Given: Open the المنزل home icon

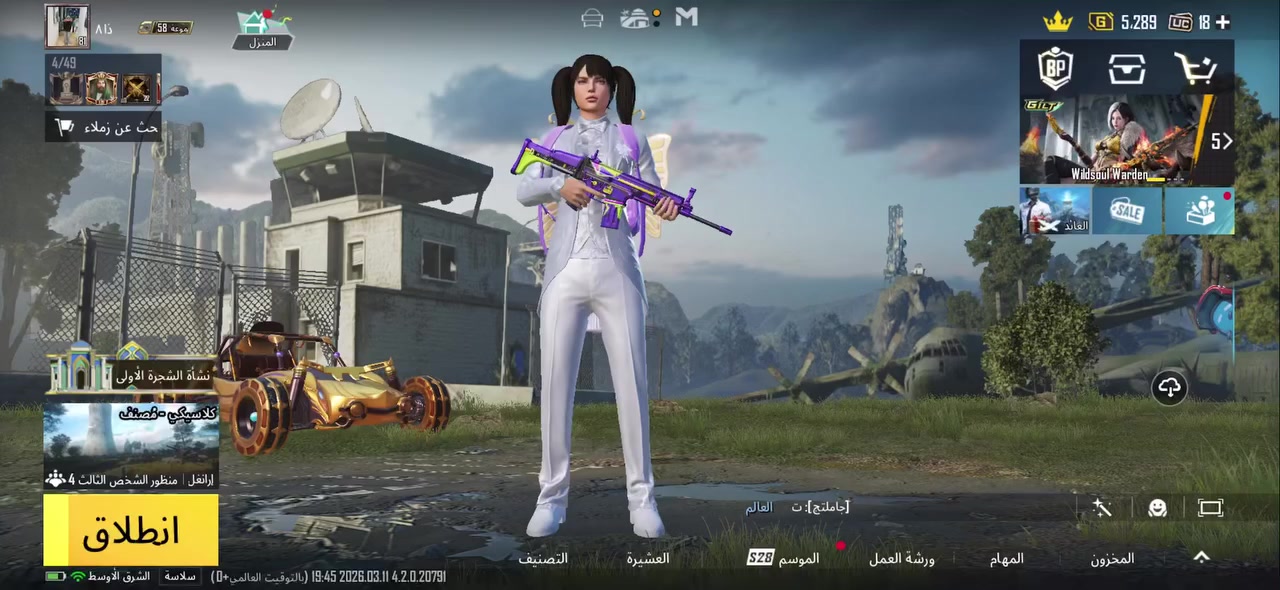Looking at the screenshot, I should click(x=262, y=28).
